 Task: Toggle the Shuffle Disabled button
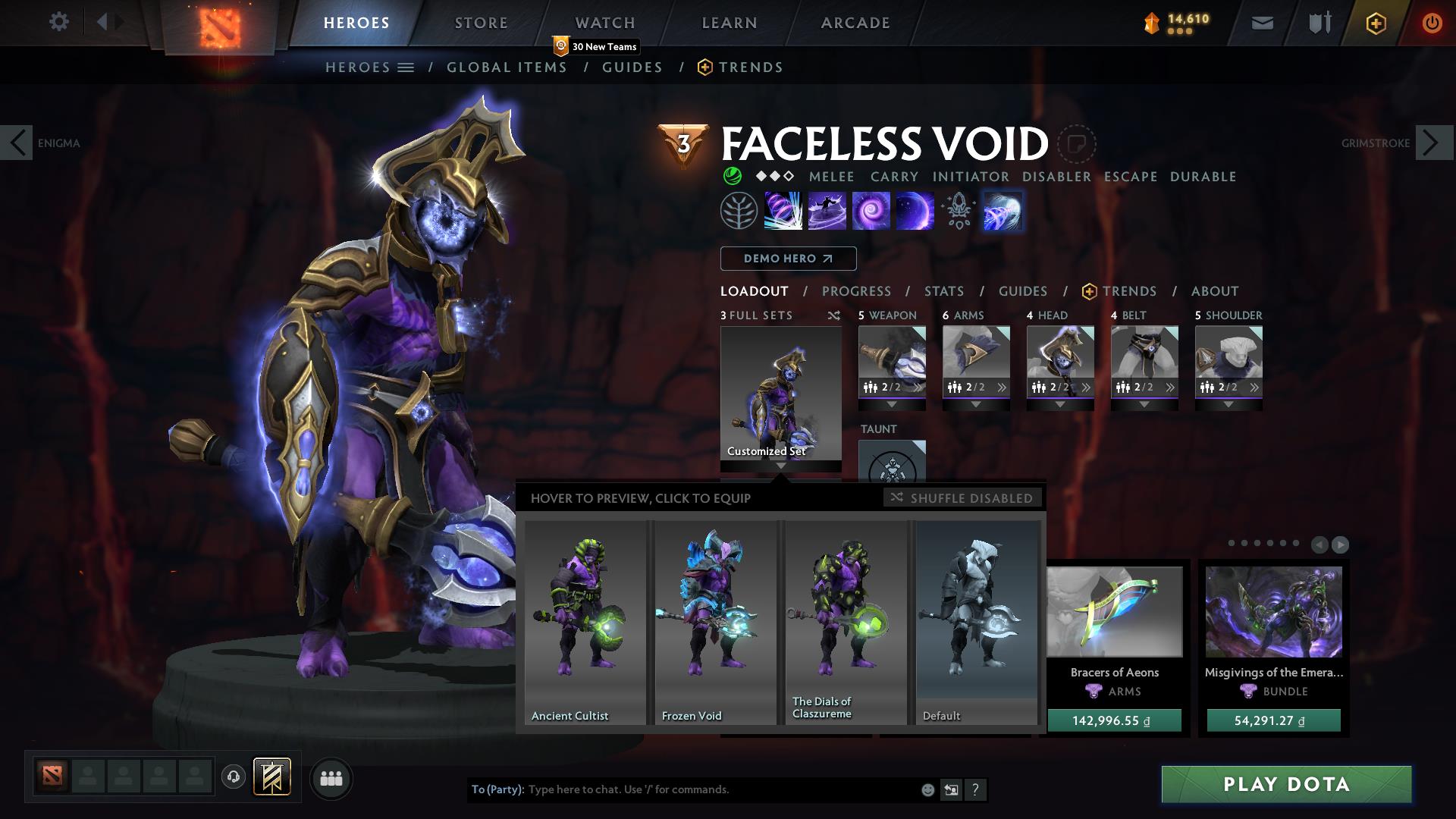(x=962, y=498)
